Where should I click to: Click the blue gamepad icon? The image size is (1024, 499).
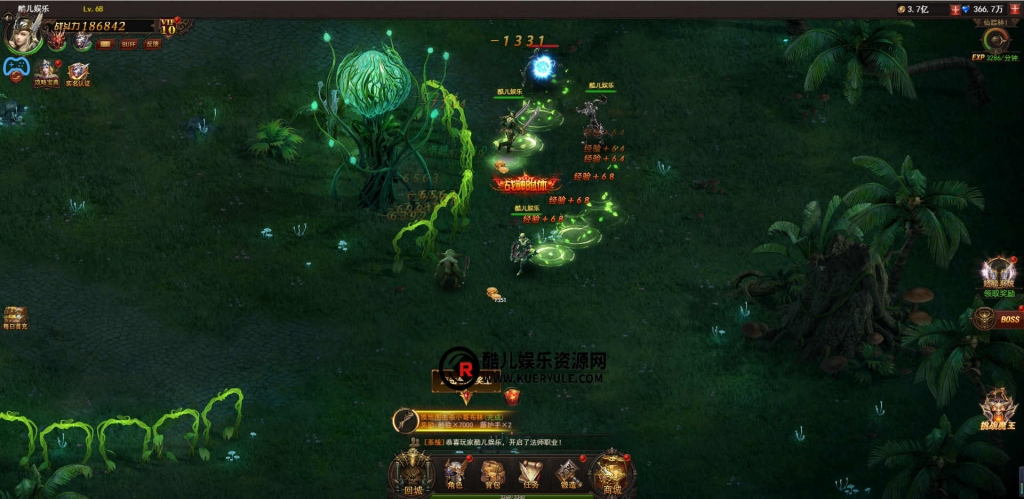(15, 68)
